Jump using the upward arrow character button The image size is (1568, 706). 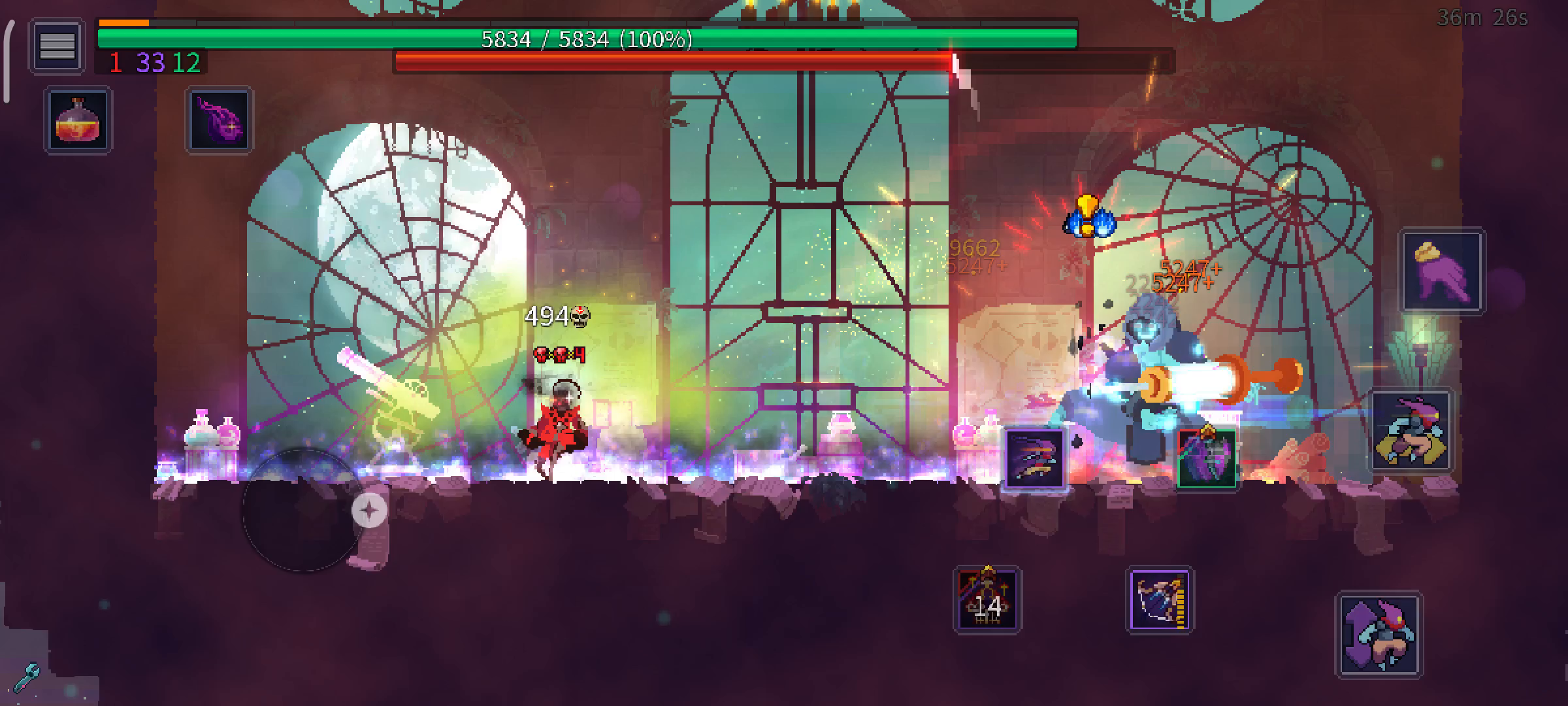1379,634
